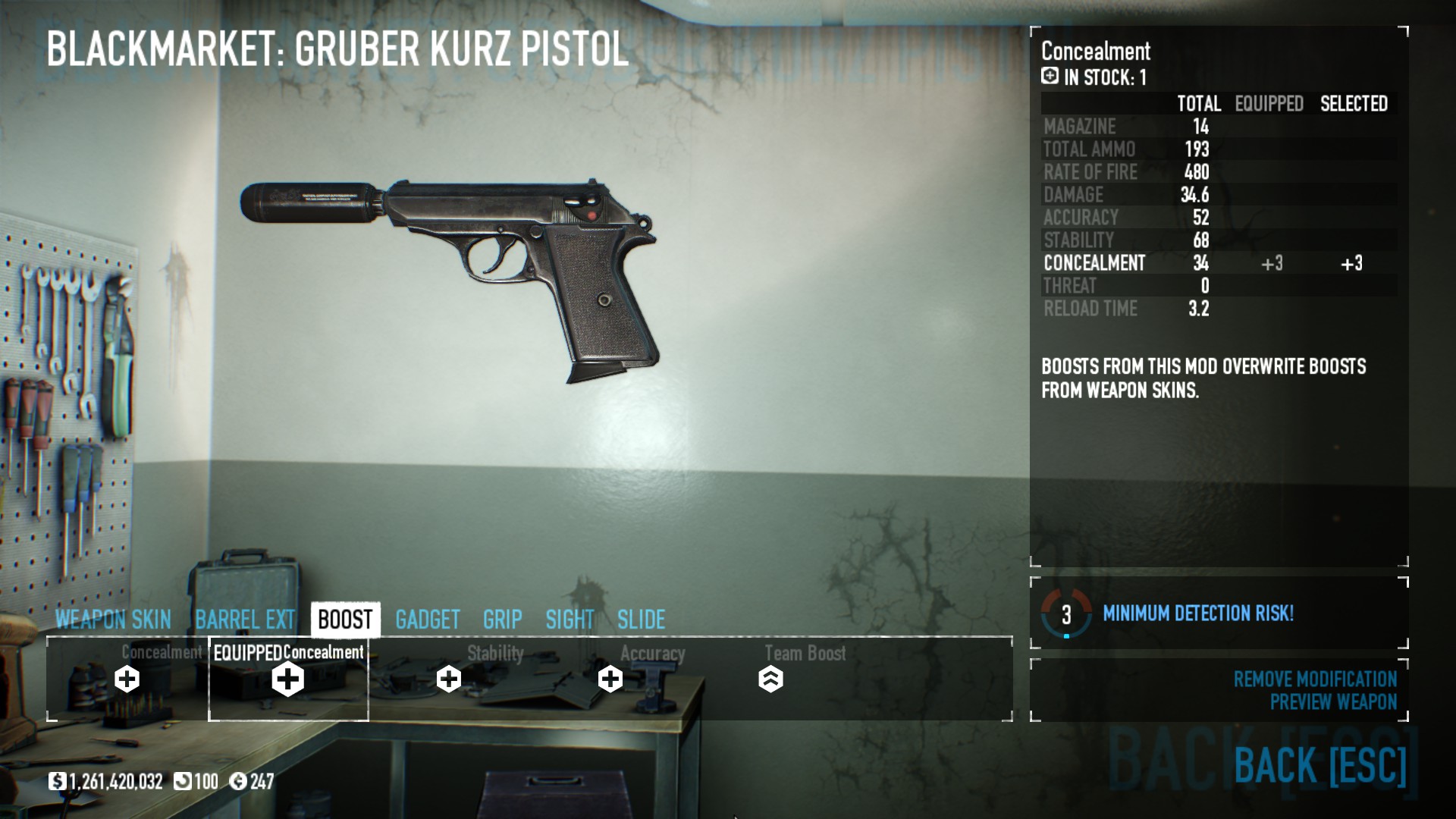Preview the weapon
1456x819 pixels.
coord(1332,702)
